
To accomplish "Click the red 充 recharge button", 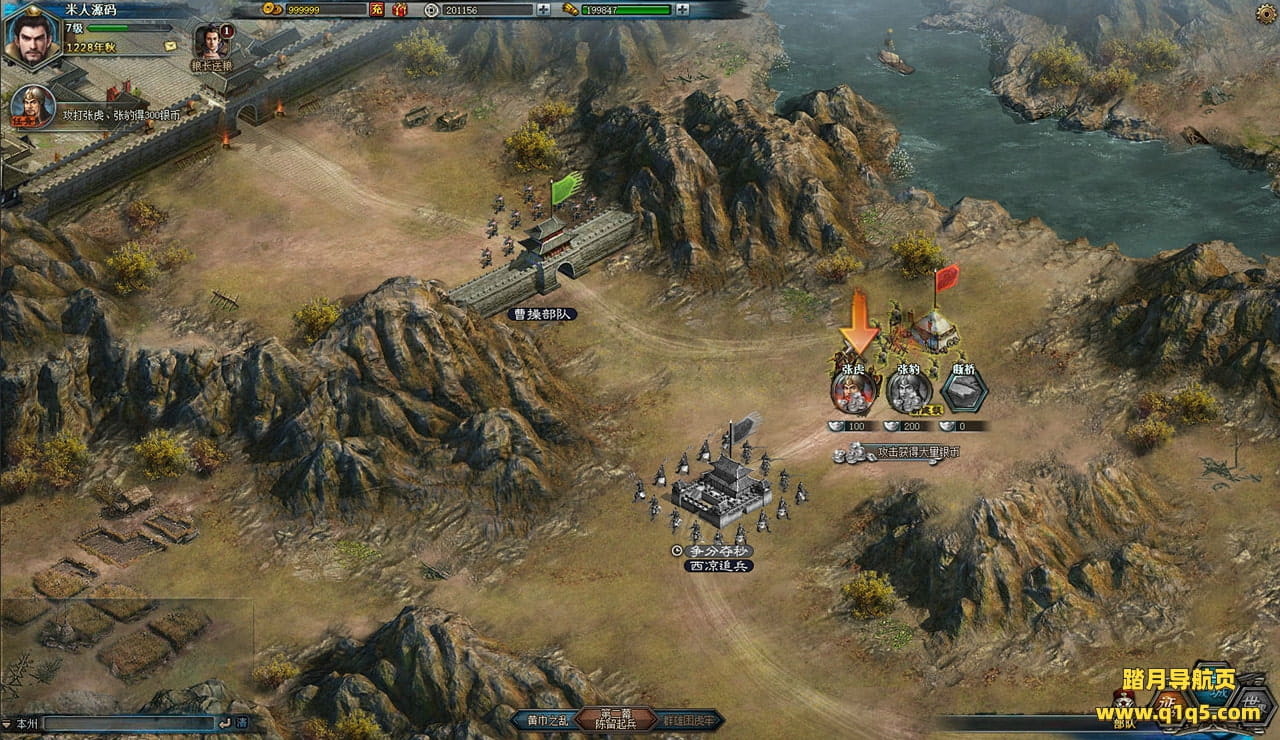I will (376, 10).
